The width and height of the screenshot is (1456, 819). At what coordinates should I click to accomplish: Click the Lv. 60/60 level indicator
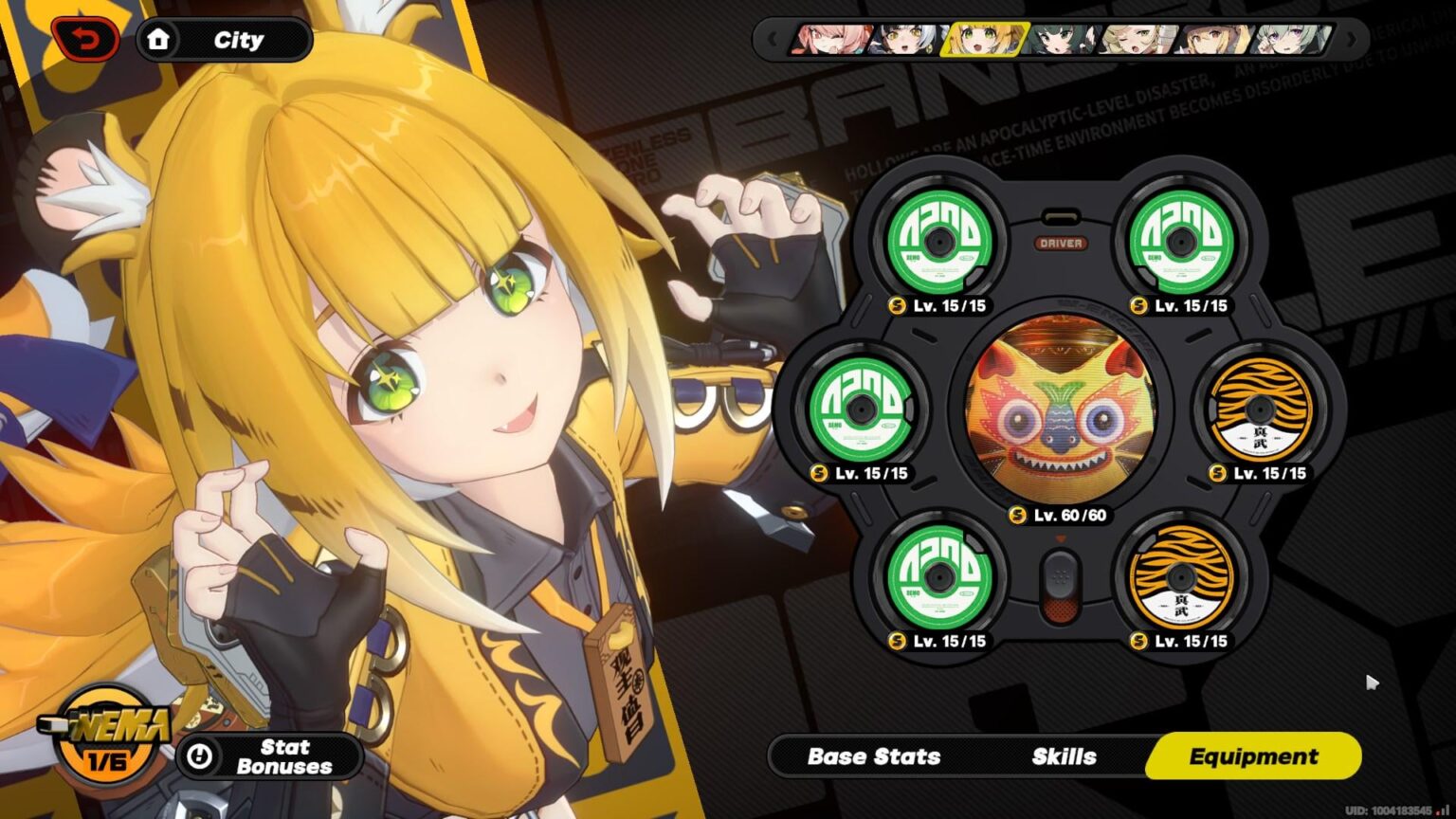tap(1062, 516)
